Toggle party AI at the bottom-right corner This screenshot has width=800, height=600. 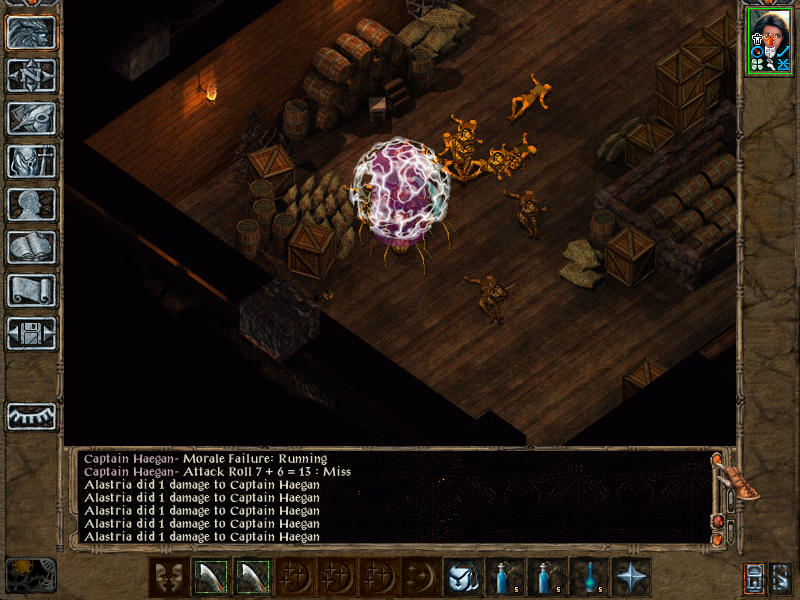[782, 577]
